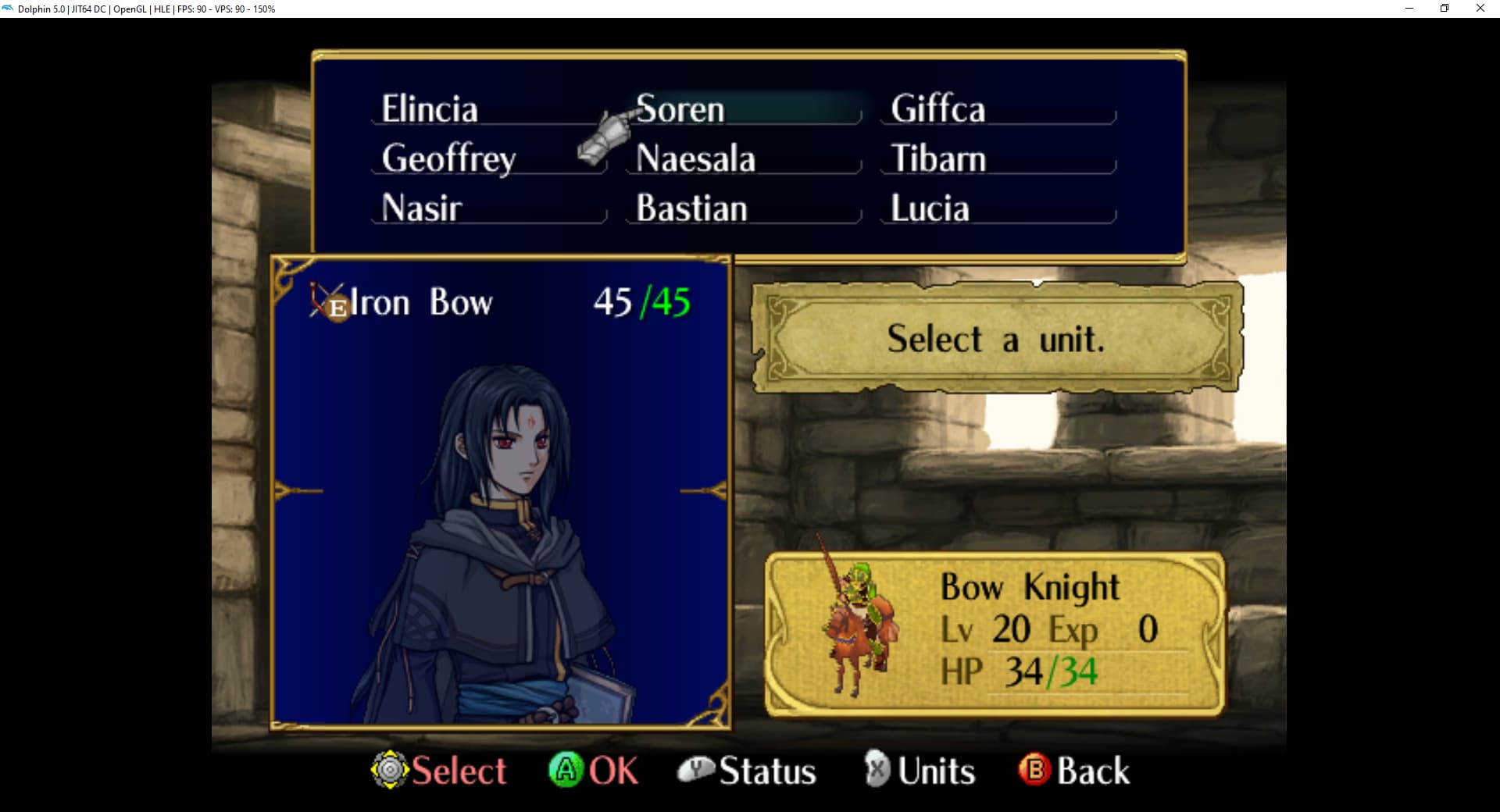Image resolution: width=1500 pixels, height=812 pixels.
Task: Click Soren's character portrait
Action: pos(501,539)
